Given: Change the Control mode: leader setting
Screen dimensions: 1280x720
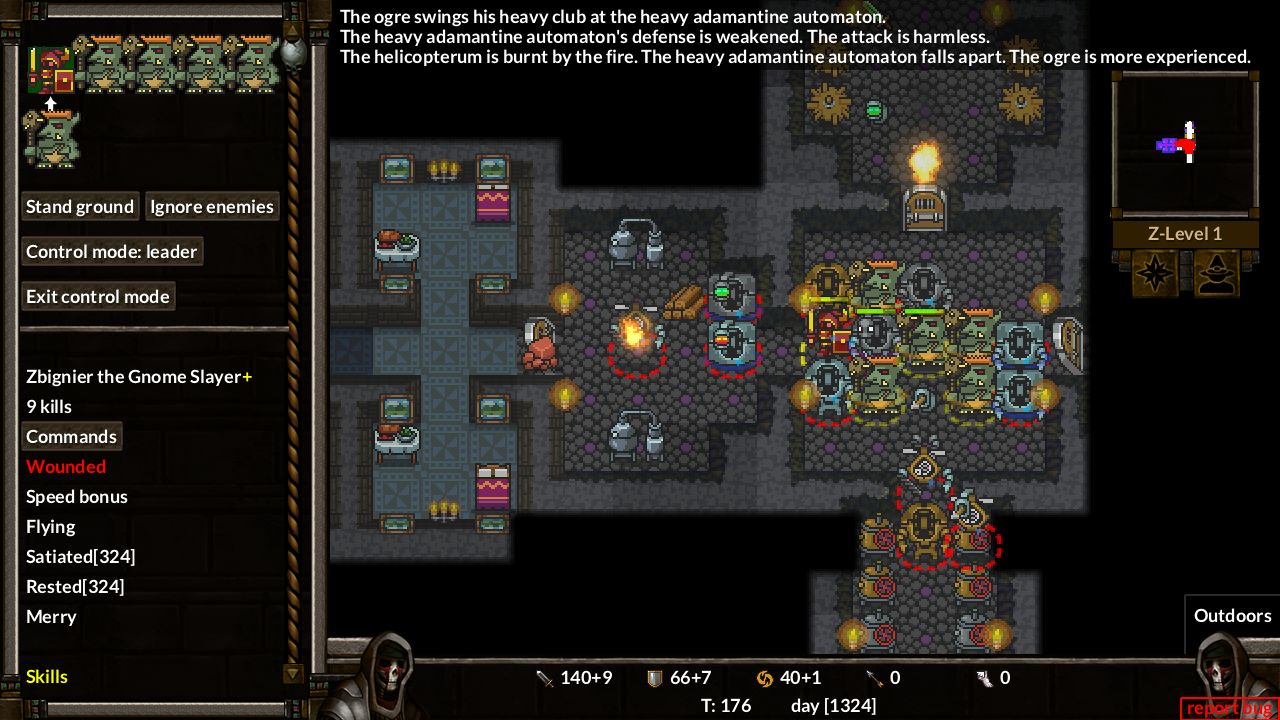Looking at the screenshot, I should 111,252.
